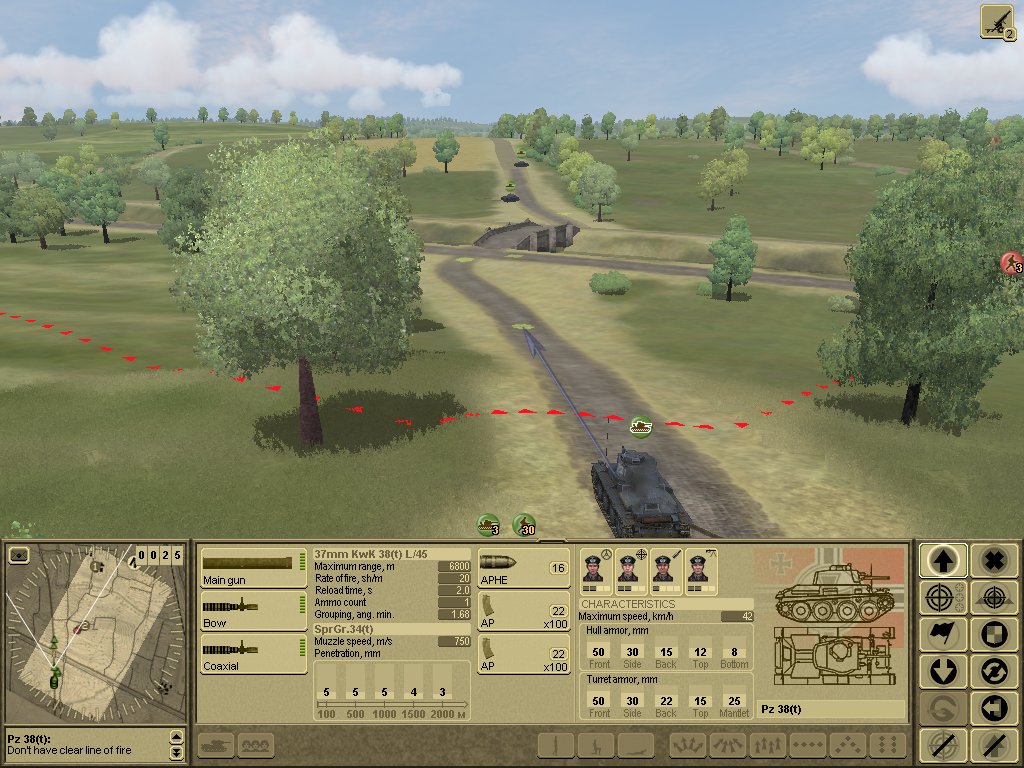Toggle the minimap view button

19,555
